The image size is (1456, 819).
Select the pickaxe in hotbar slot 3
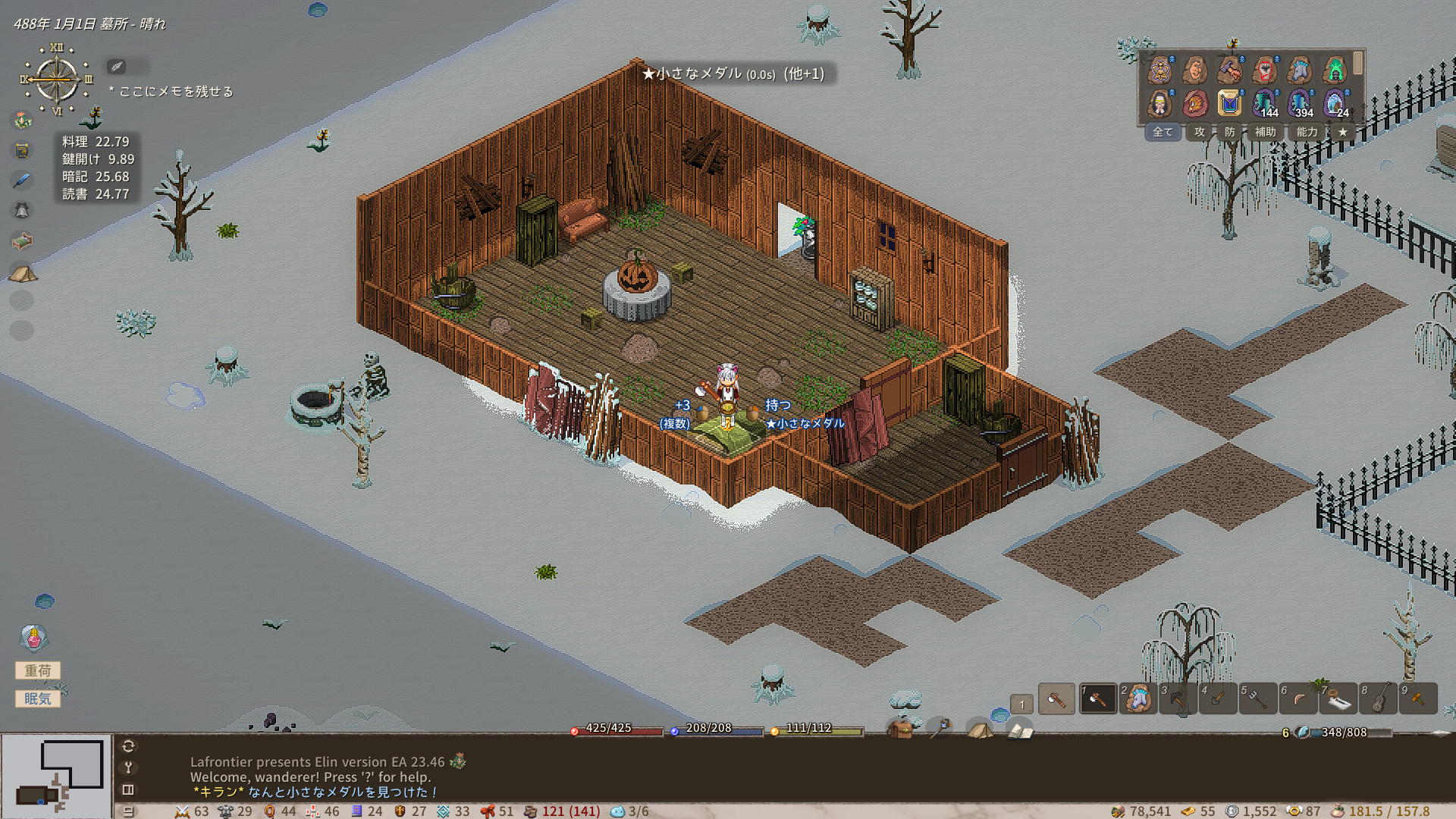[x=1178, y=698]
